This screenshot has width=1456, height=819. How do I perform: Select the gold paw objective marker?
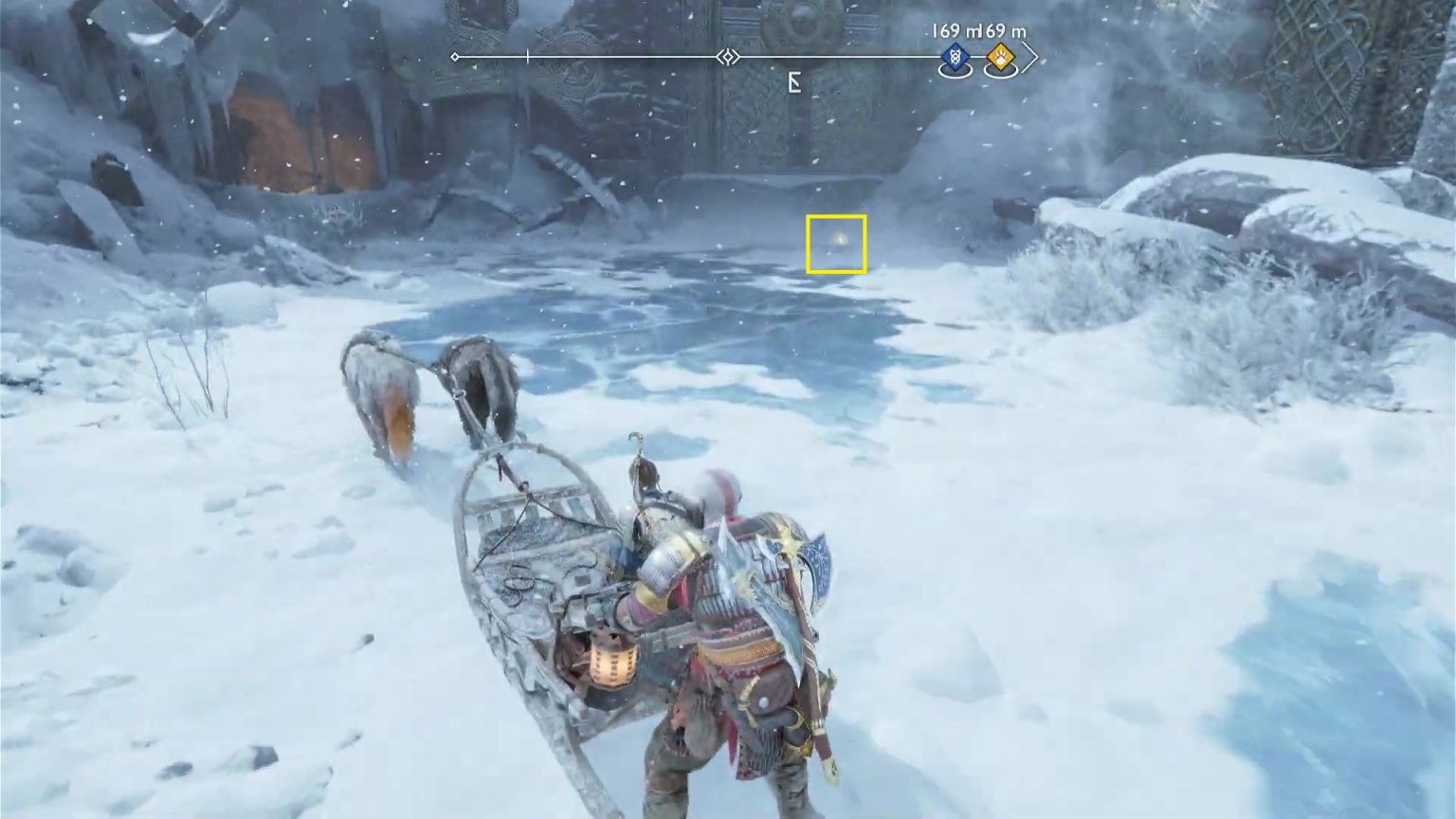click(x=1001, y=57)
